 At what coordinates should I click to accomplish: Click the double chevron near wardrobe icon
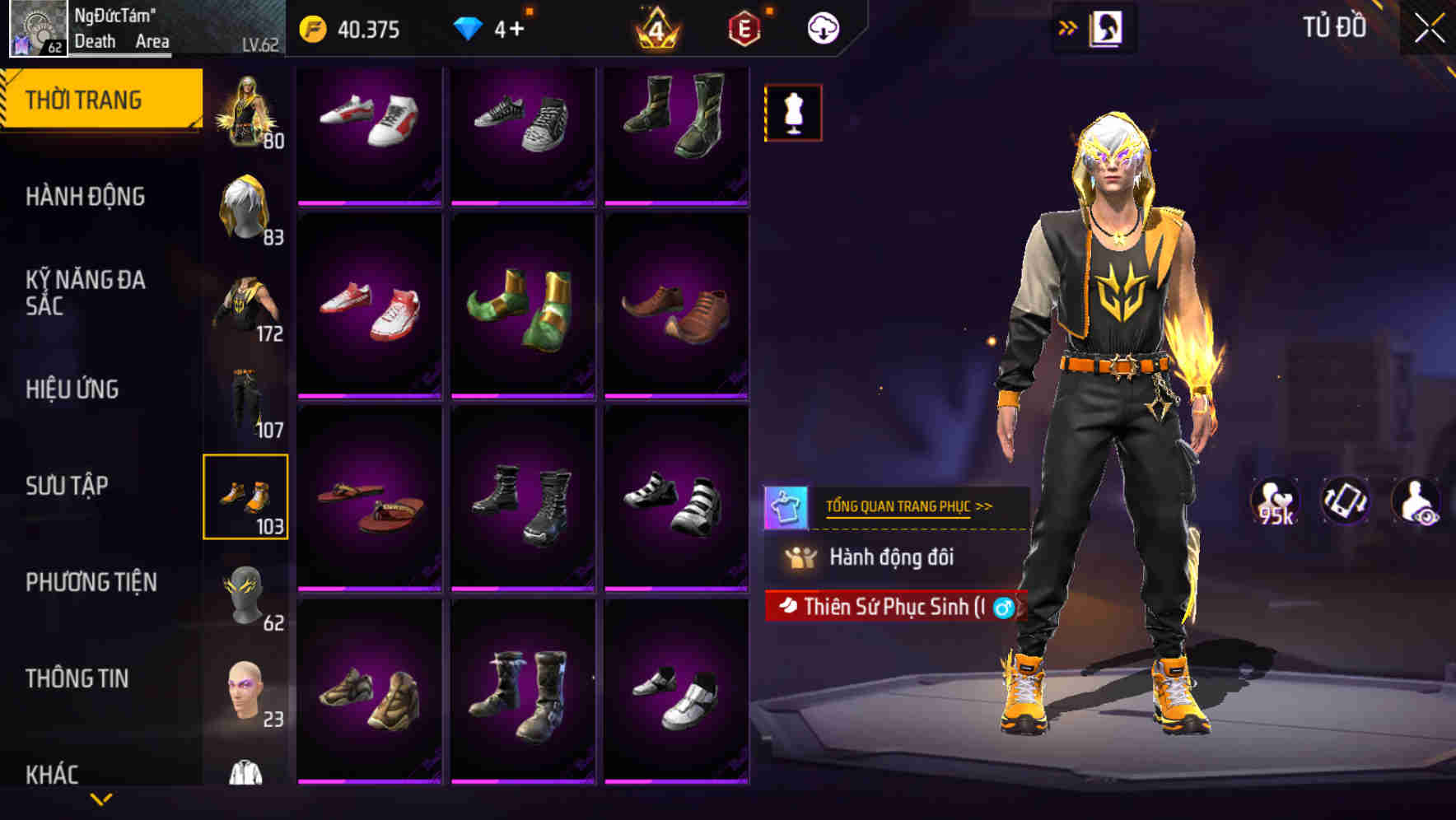click(x=1067, y=26)
